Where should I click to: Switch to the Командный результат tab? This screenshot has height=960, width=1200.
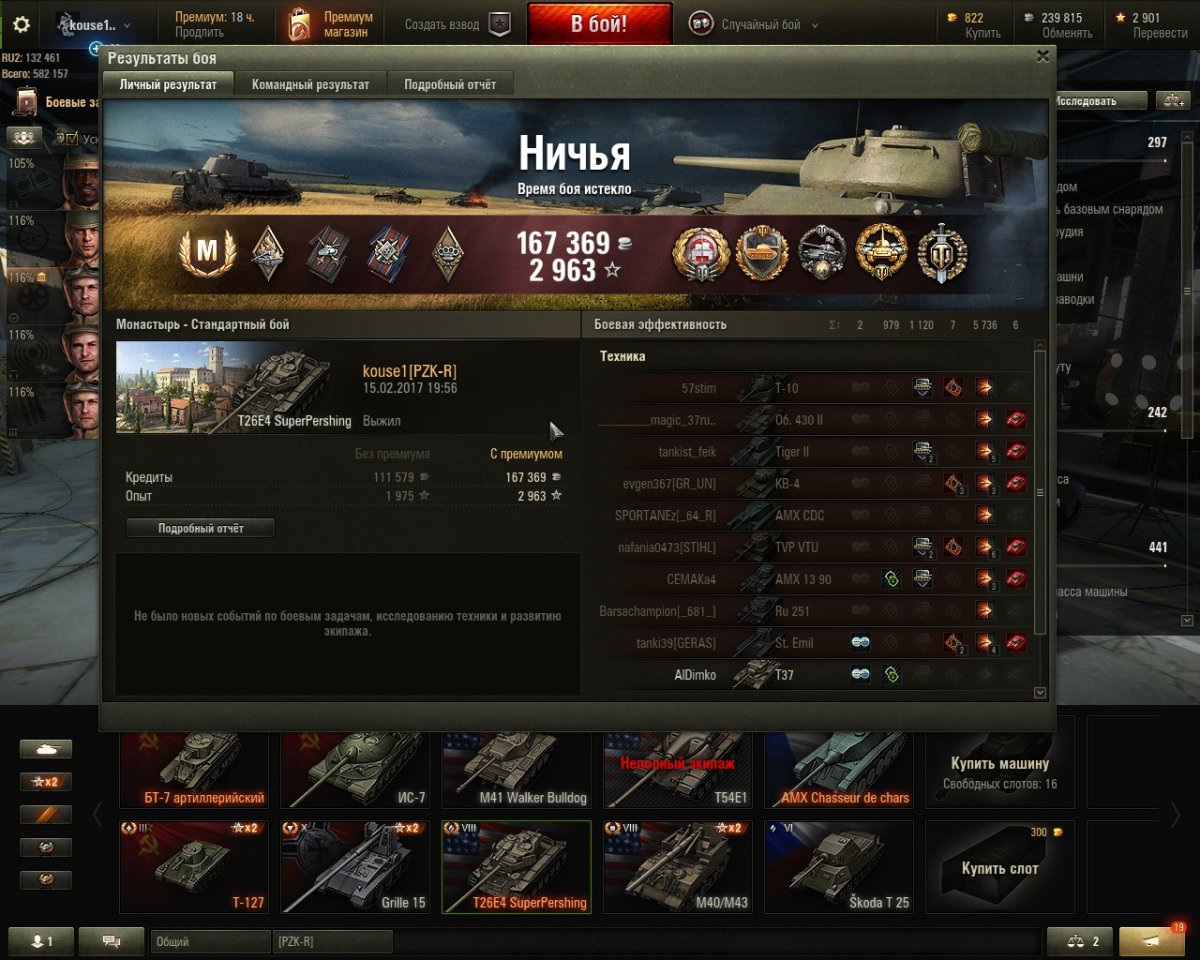point(310,85)
